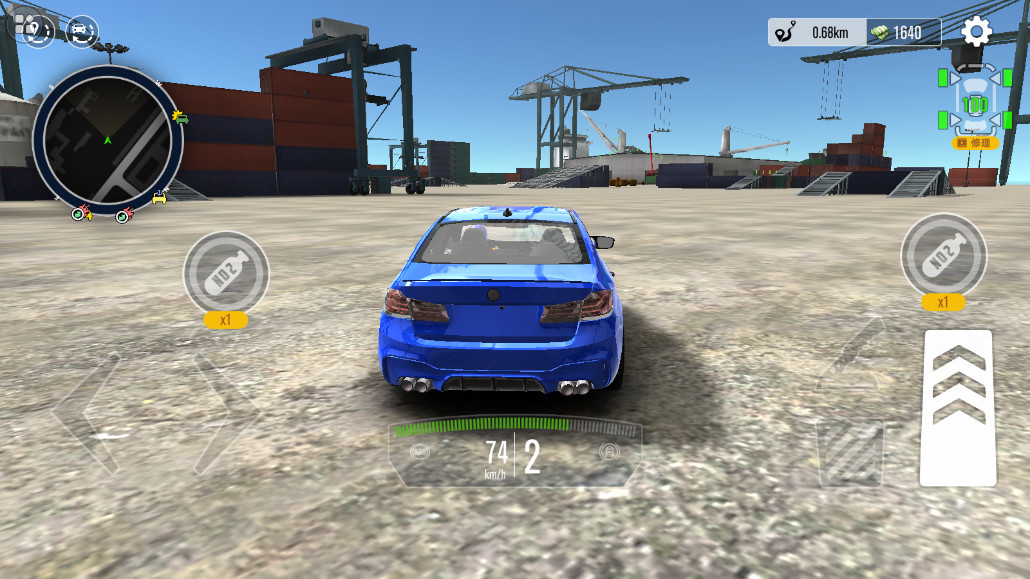Tap the car reset icon
Screen dimensions: 1030x579
[82, 32]
